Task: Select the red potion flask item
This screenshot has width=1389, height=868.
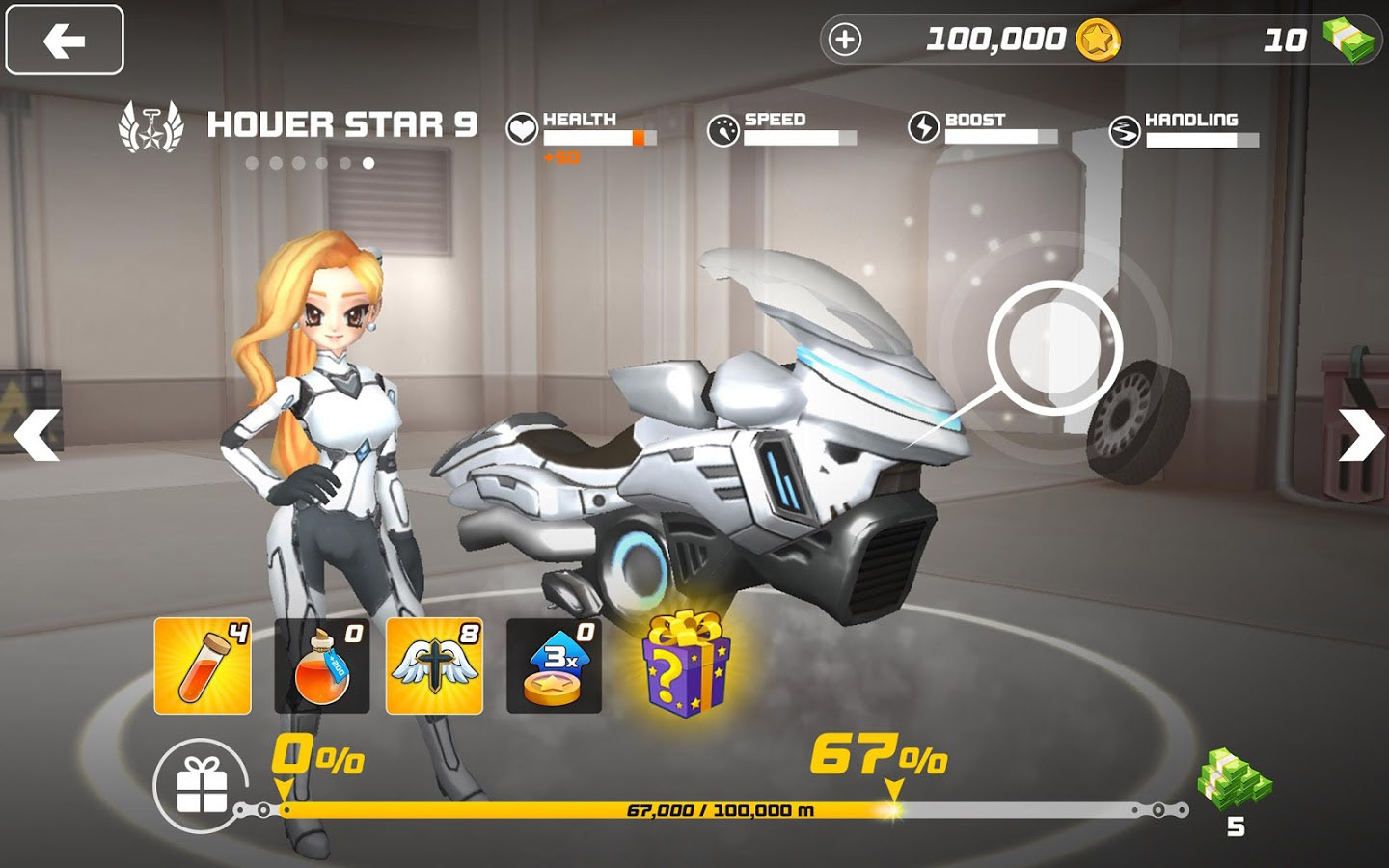Action: pos(322,665)
